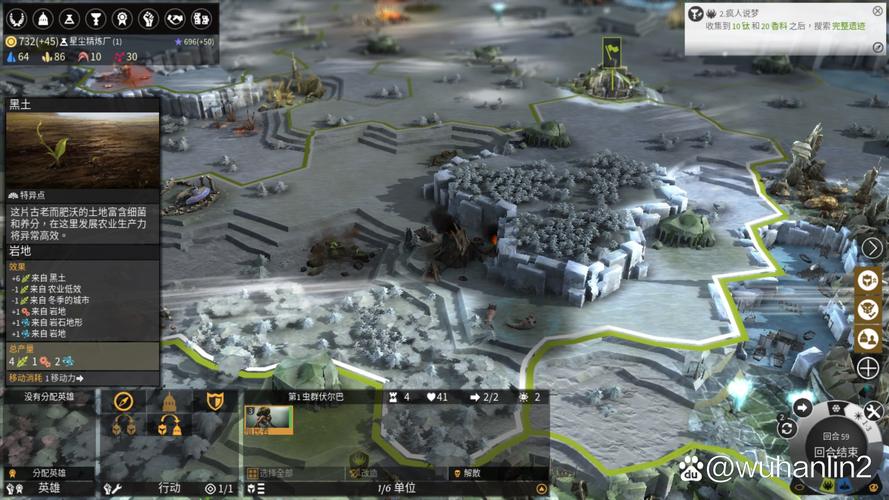Activate the shield guard action

click(x=214, y=401)
